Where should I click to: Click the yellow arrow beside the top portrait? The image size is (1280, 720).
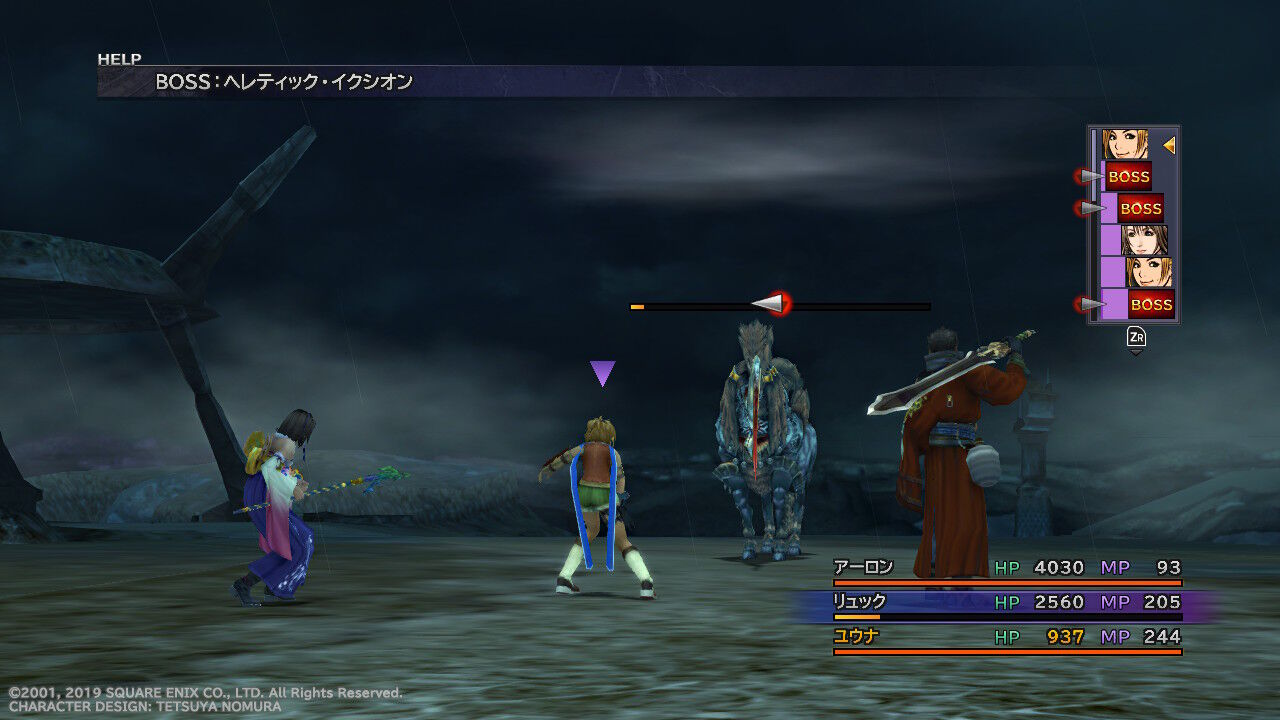[x=1168, y=146]
